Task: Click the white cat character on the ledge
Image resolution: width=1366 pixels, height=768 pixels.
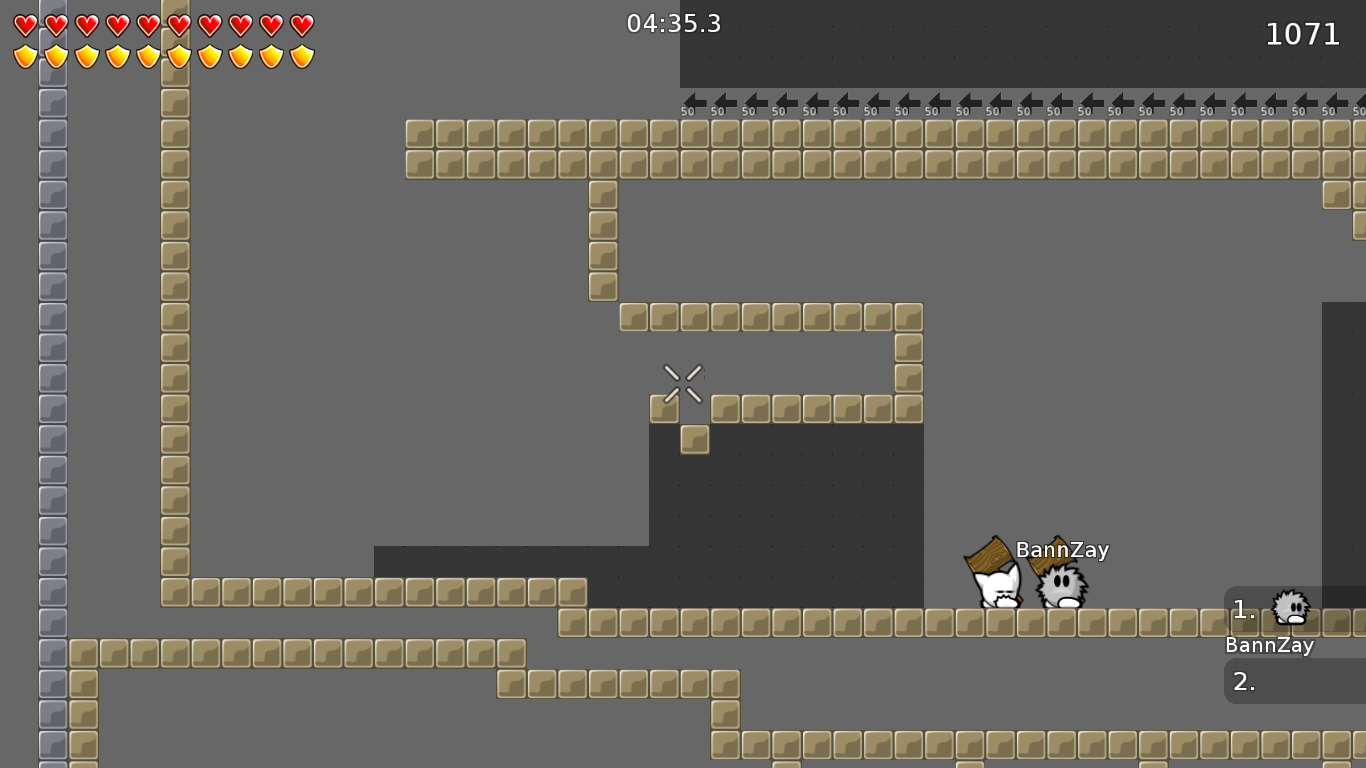Action: click(x=996, y=588)
